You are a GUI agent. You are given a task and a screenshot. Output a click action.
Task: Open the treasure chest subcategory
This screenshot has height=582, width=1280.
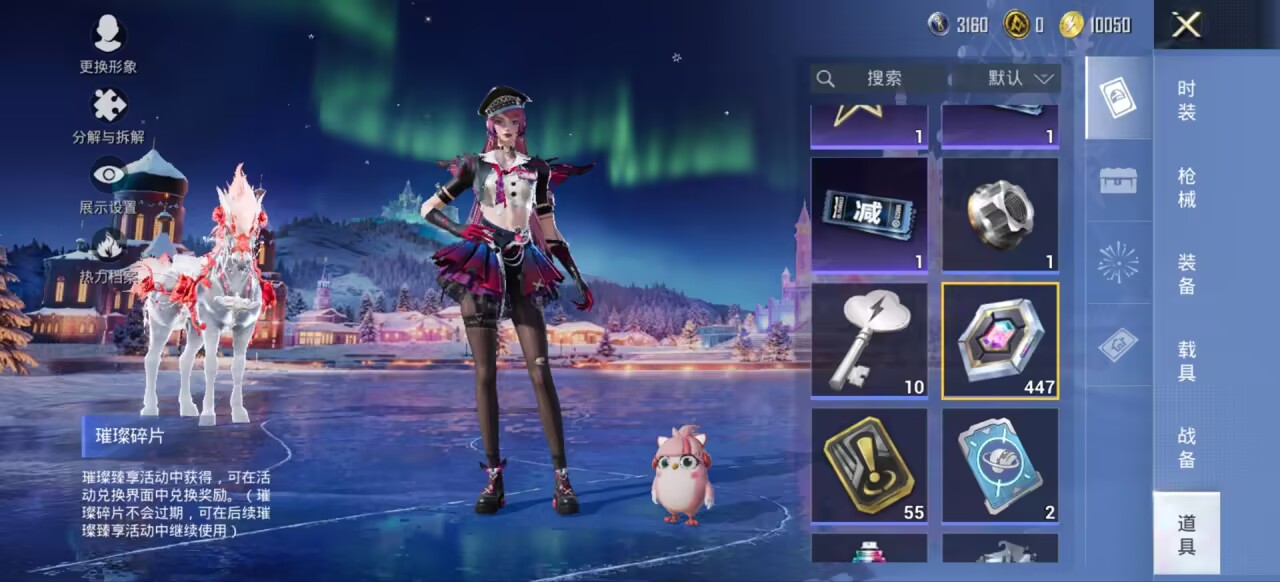click(1118, 180)
